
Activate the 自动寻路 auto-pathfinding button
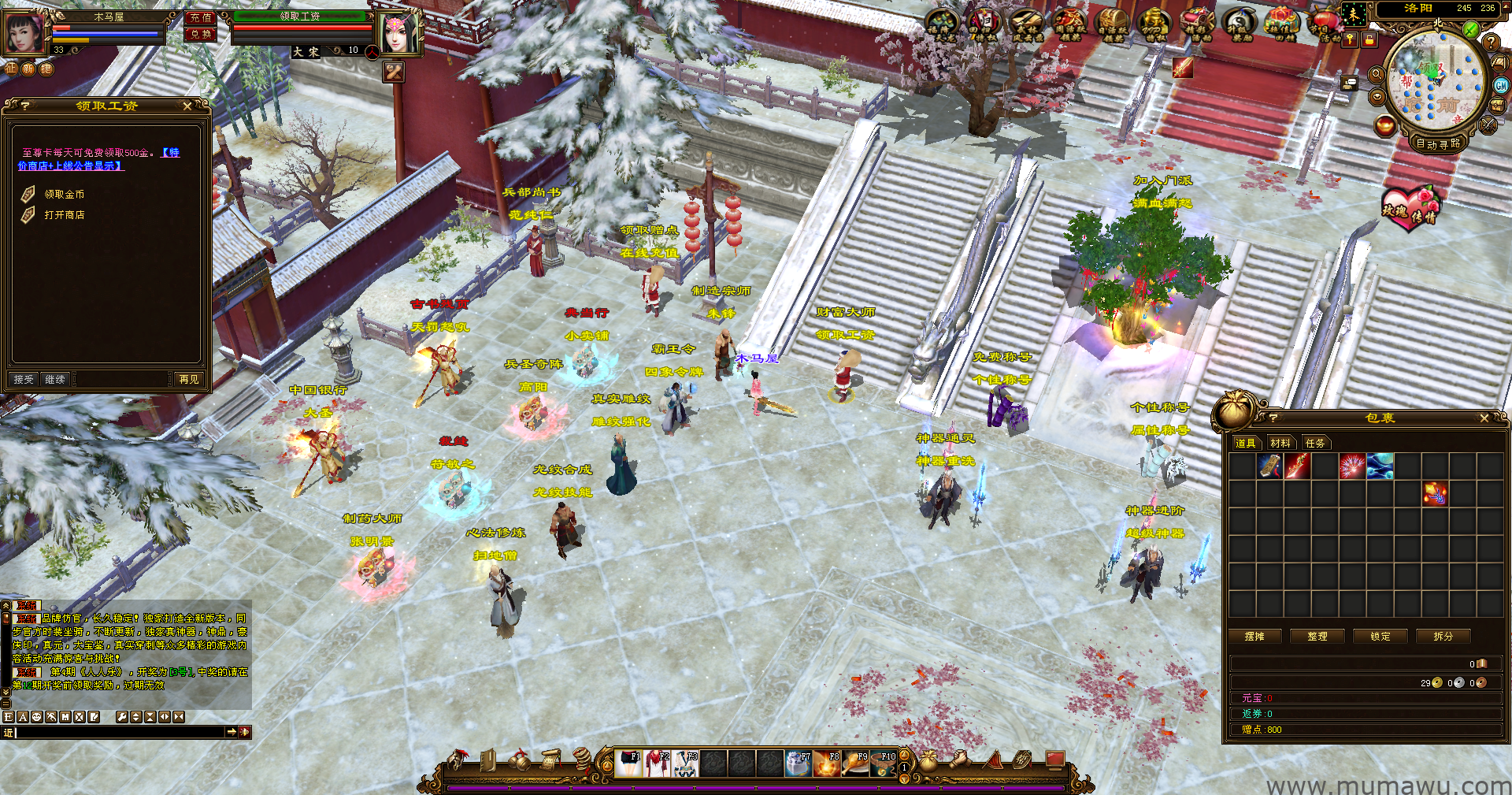pyautogui.click(x=1437, y=143)
